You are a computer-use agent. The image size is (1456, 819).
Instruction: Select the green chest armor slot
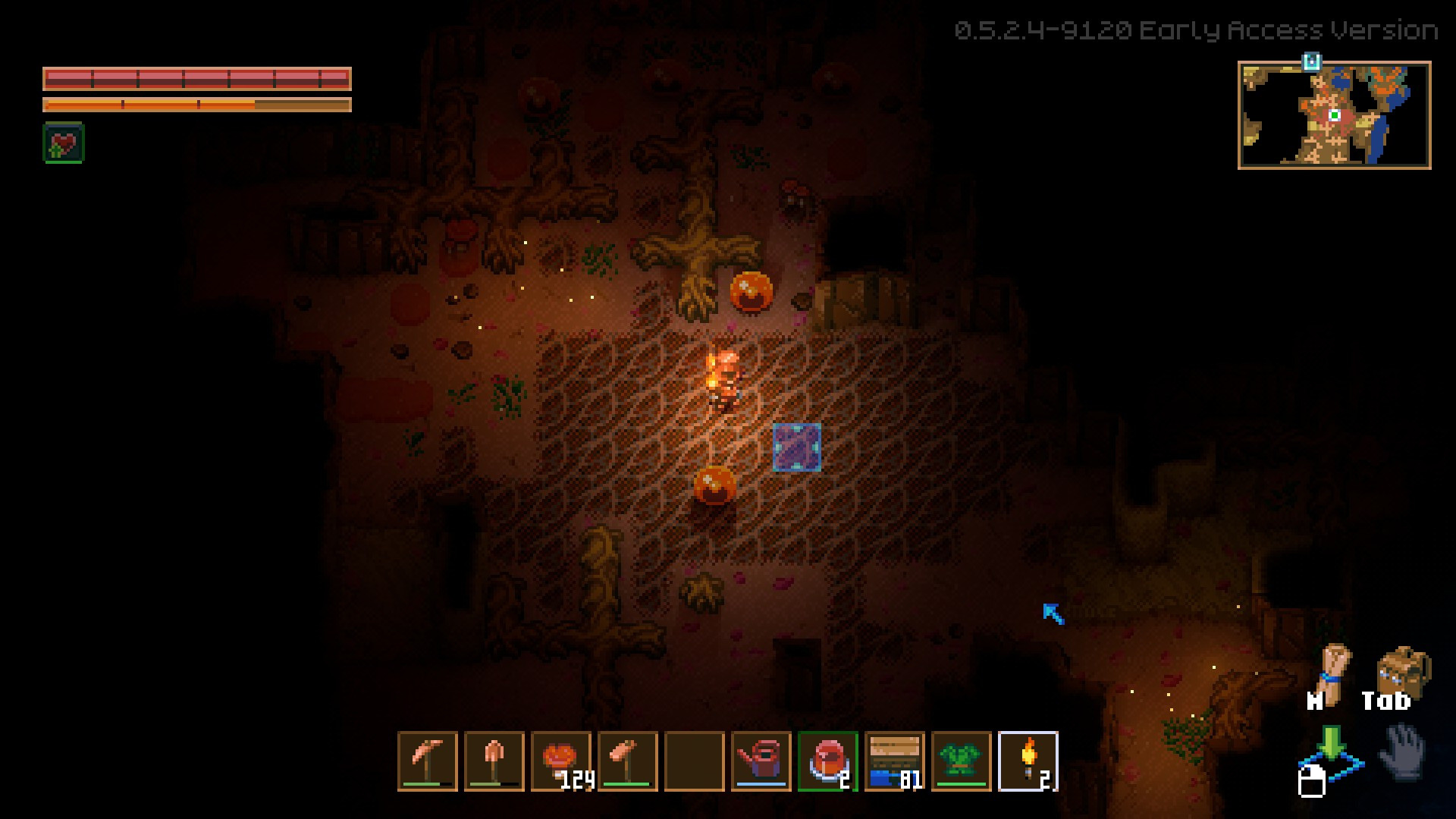click(962, 761)
